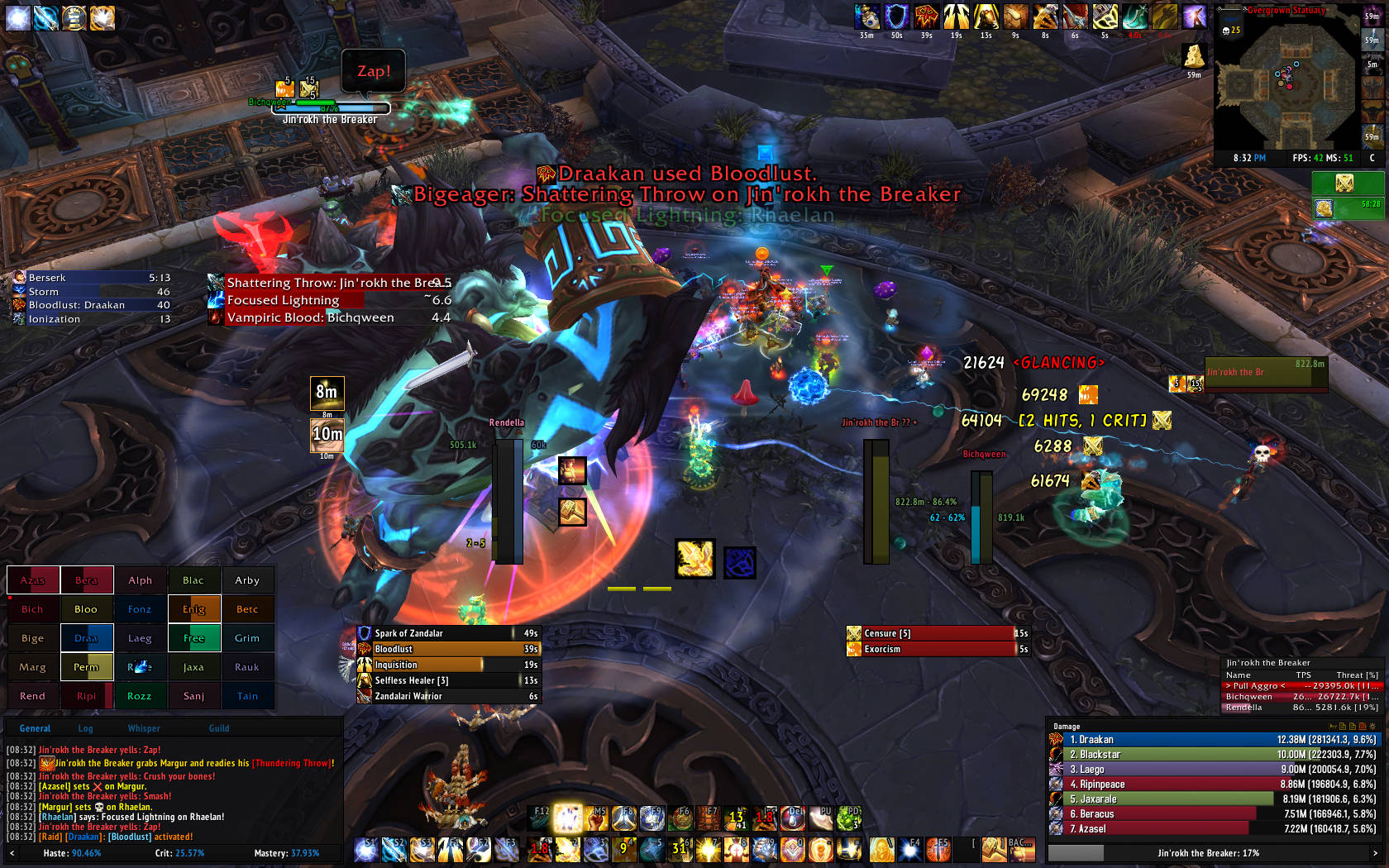Screen dimensions: 1389x868
Task: Select Bichqween's row in threat meter
Action: [x=1301, y=697]
